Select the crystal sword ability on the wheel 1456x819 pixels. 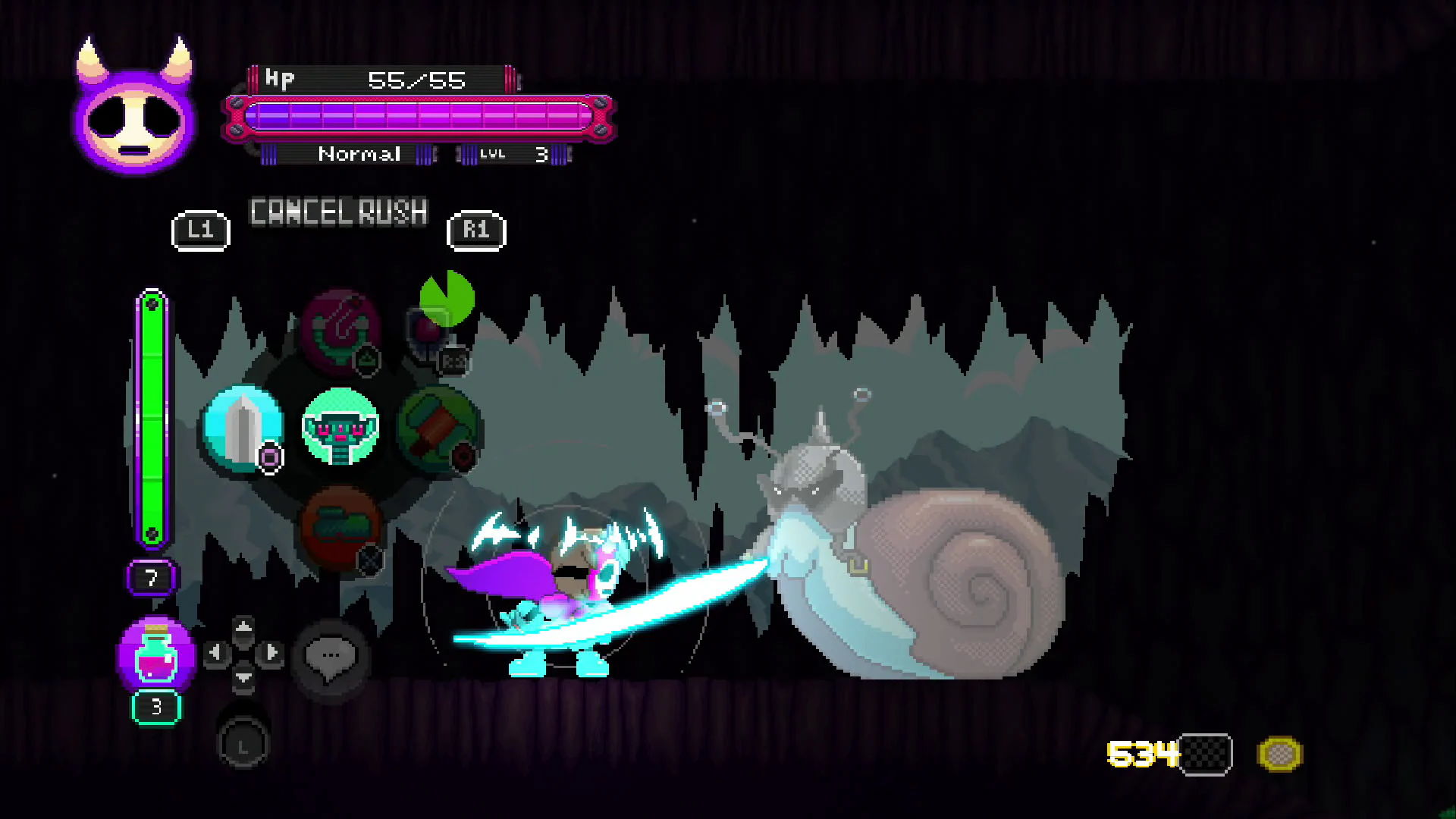pyautogui.click(x=241, y=430)
